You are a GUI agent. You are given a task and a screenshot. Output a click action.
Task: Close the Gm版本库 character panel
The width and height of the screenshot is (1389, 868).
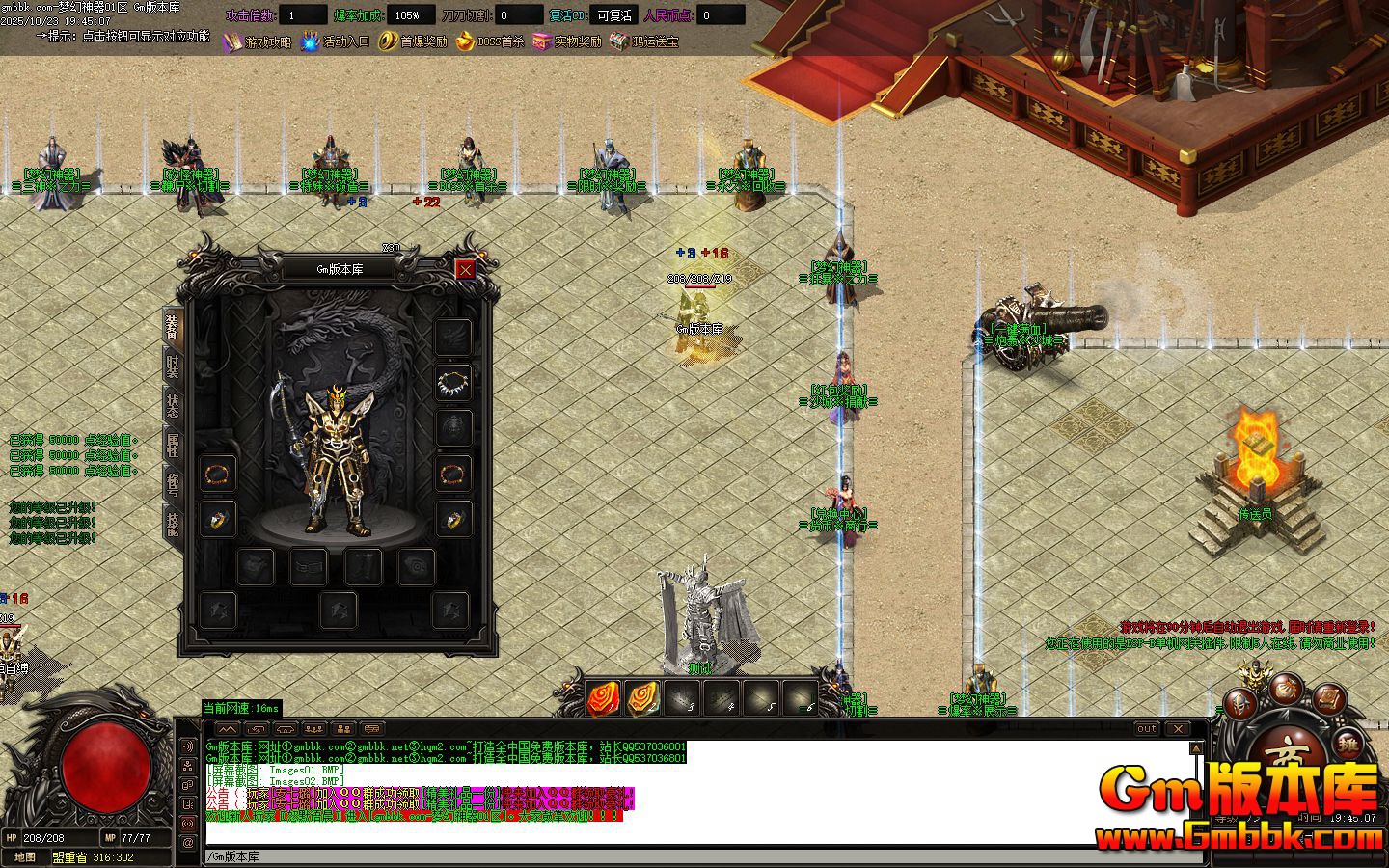[465, 270]
